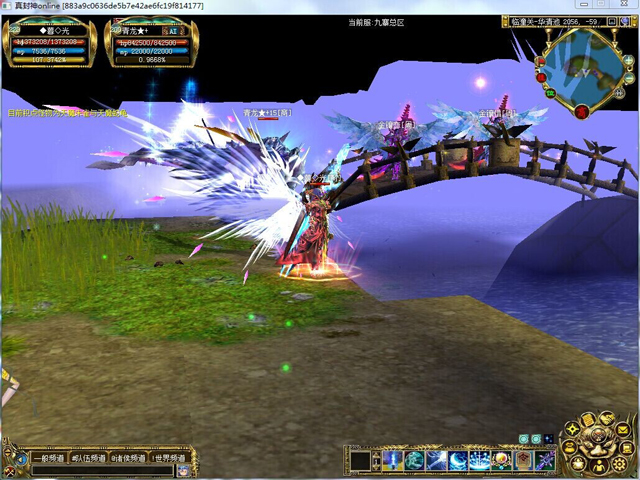This screenshot has width=640, height=480.
Task: Select the red seal scroll slot
Action: pos(524,460)
